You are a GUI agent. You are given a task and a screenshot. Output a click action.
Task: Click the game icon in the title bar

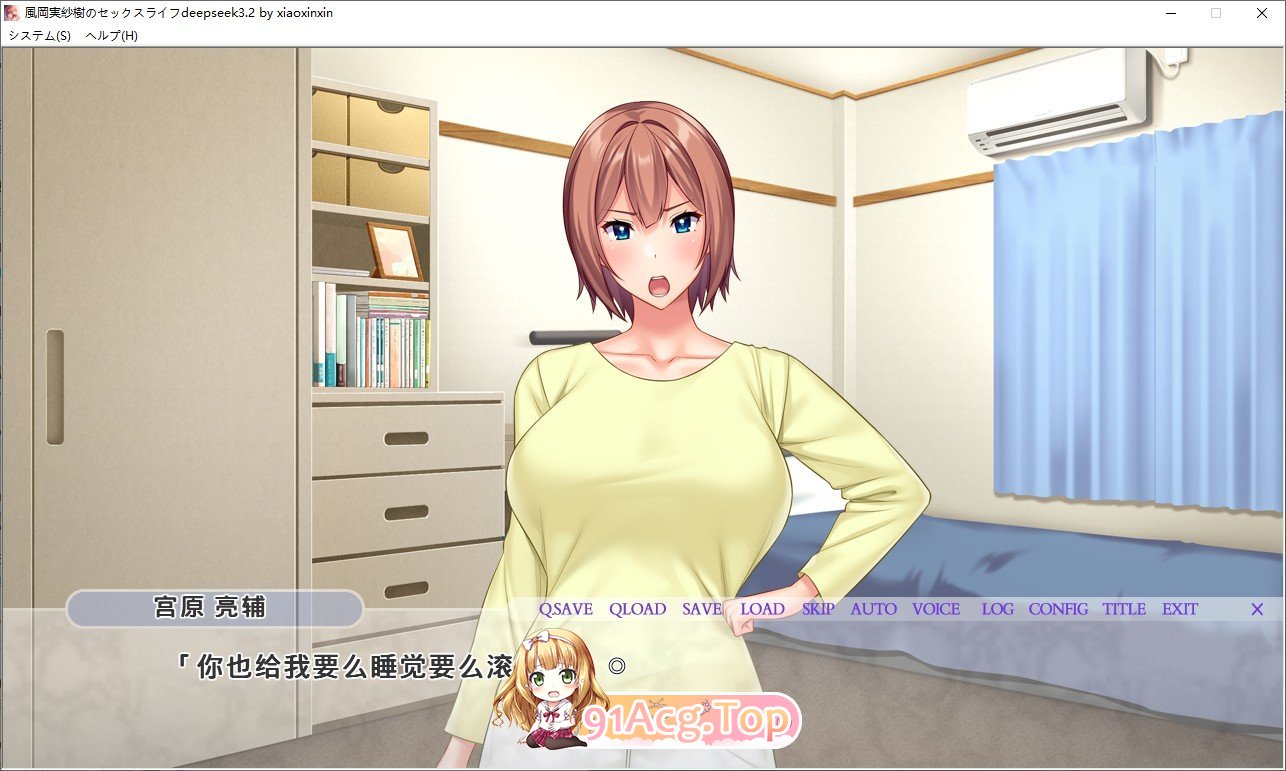[x=14, y=13]
